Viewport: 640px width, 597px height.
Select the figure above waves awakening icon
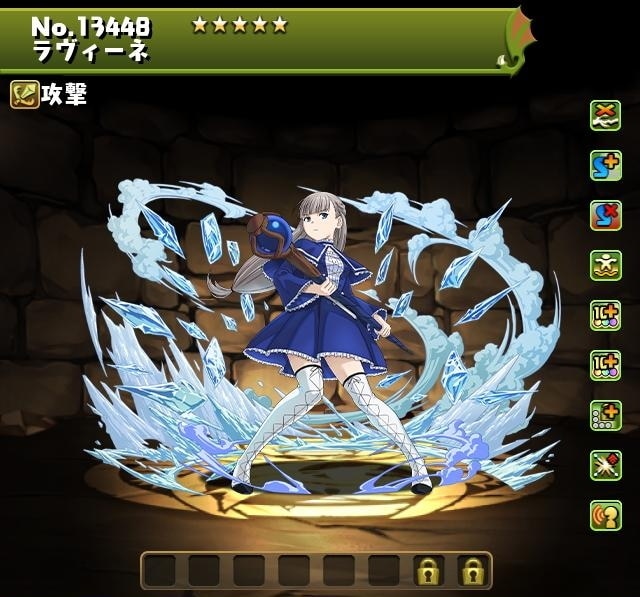605,265
